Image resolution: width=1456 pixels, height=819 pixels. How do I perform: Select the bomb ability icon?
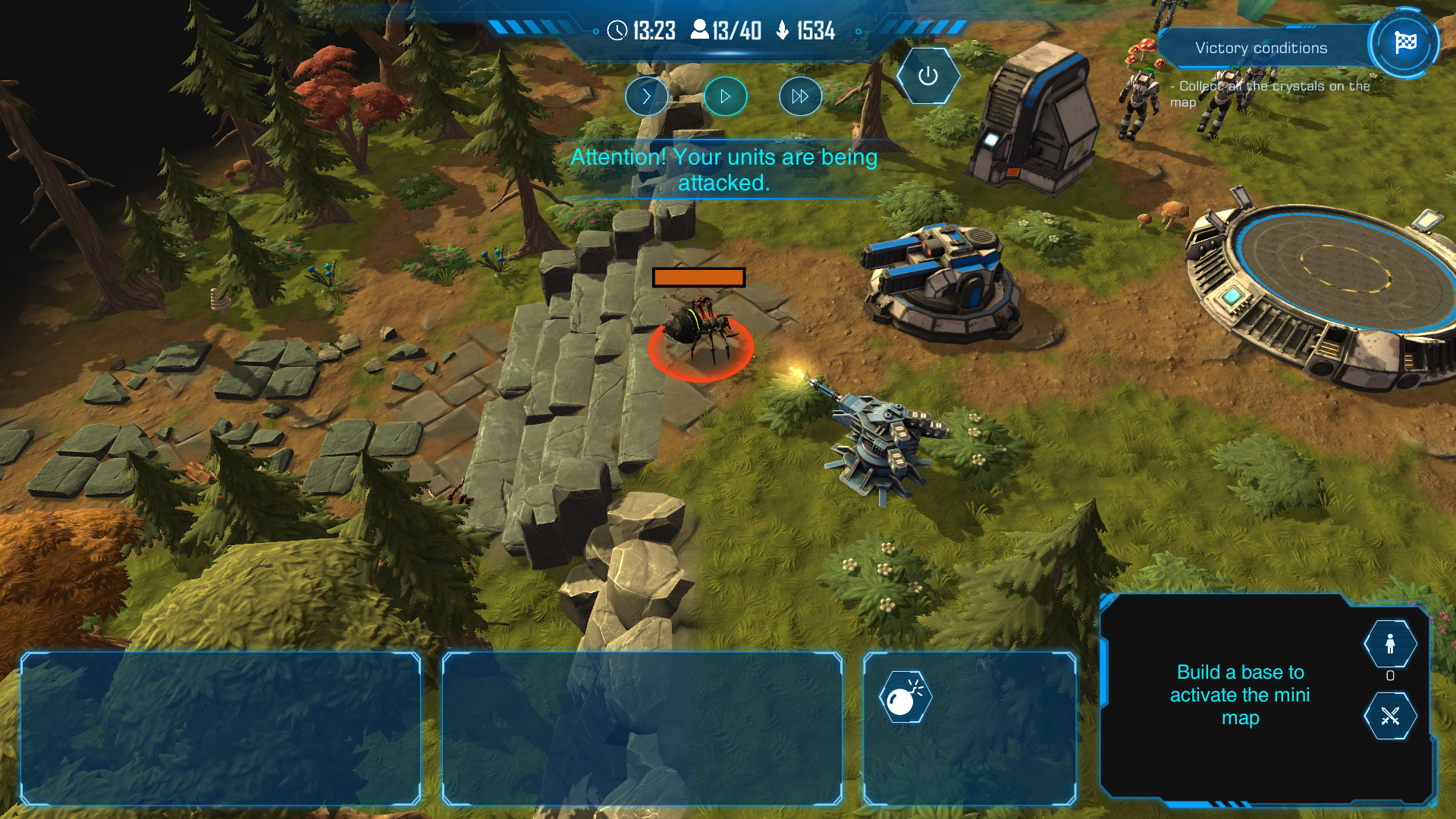click(905, 697)
